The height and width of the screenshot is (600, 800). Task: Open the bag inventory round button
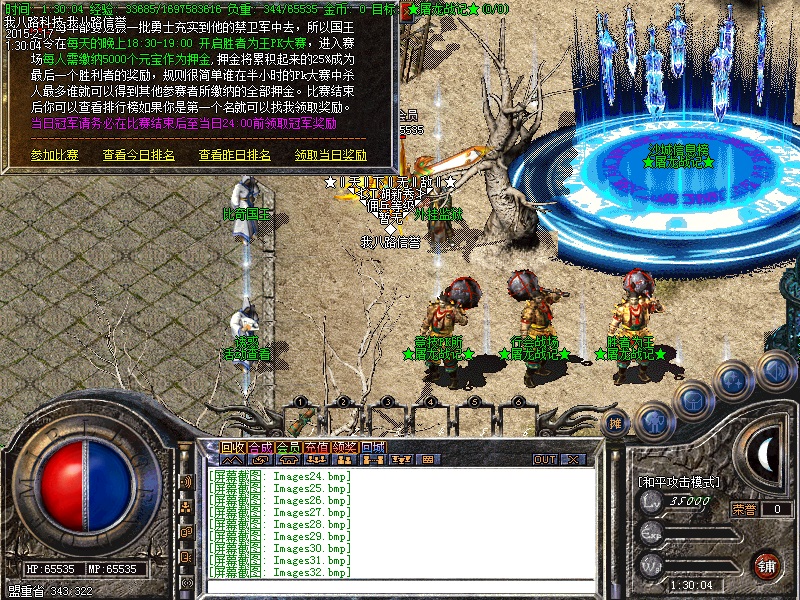[x=693, y=400]
